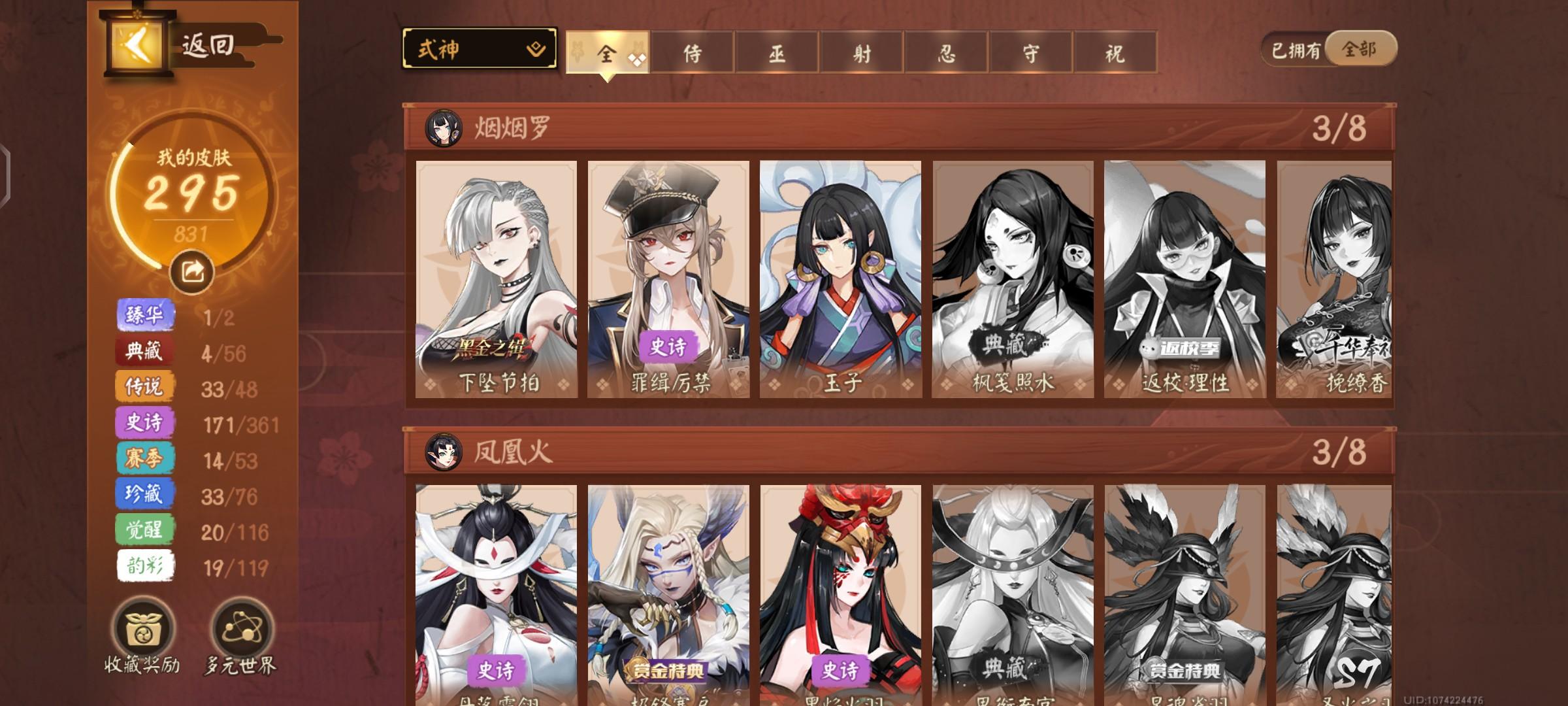Select the 臻华 rarity filter

pos(145,314)
